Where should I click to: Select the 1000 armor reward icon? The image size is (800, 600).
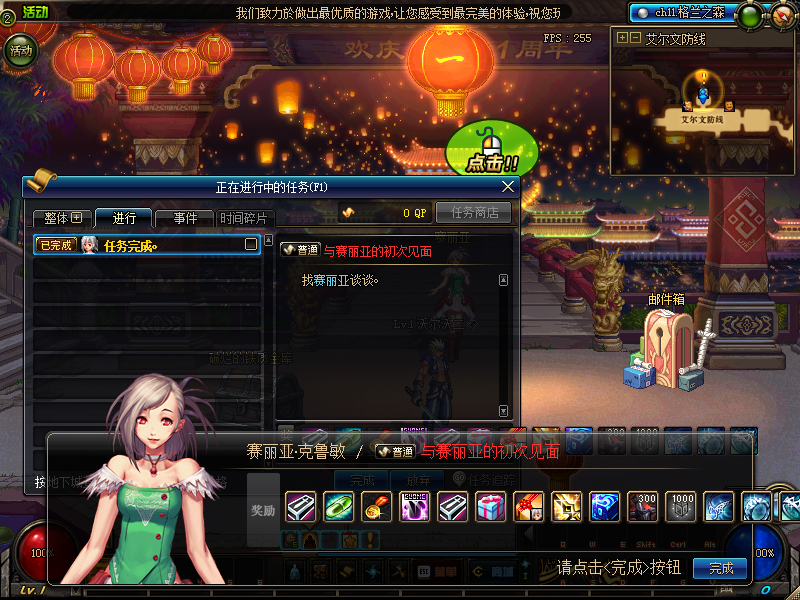coord(680,507)
